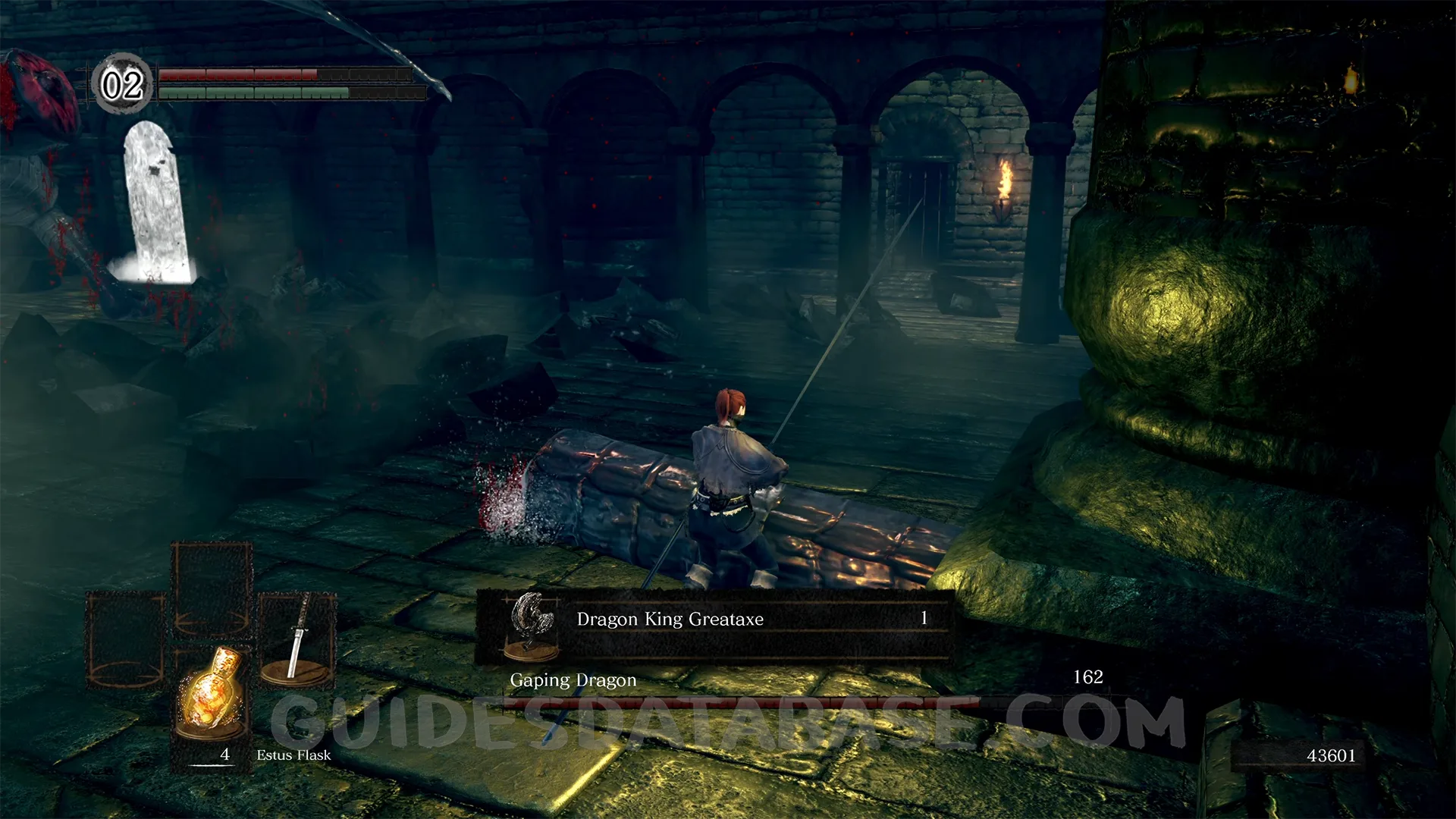Screen dimensions: 1456x819
Task: Click the equipped katana weapon slot
Action: (x=297, y=639)
